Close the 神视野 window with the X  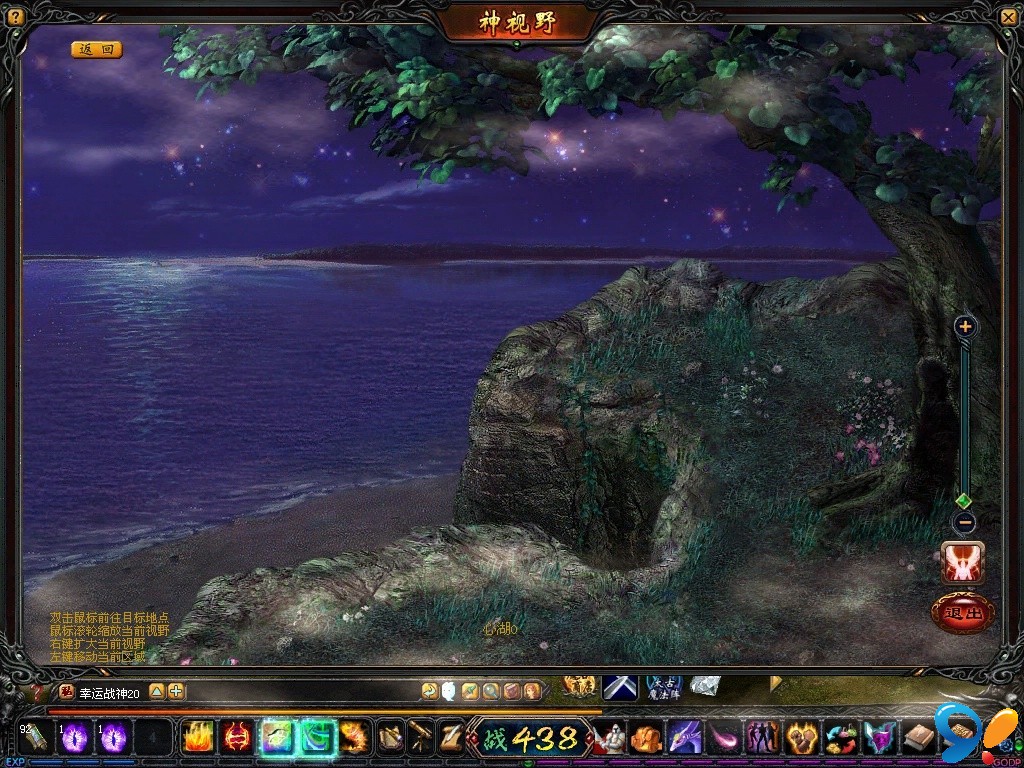click(x=1008, y=17)
